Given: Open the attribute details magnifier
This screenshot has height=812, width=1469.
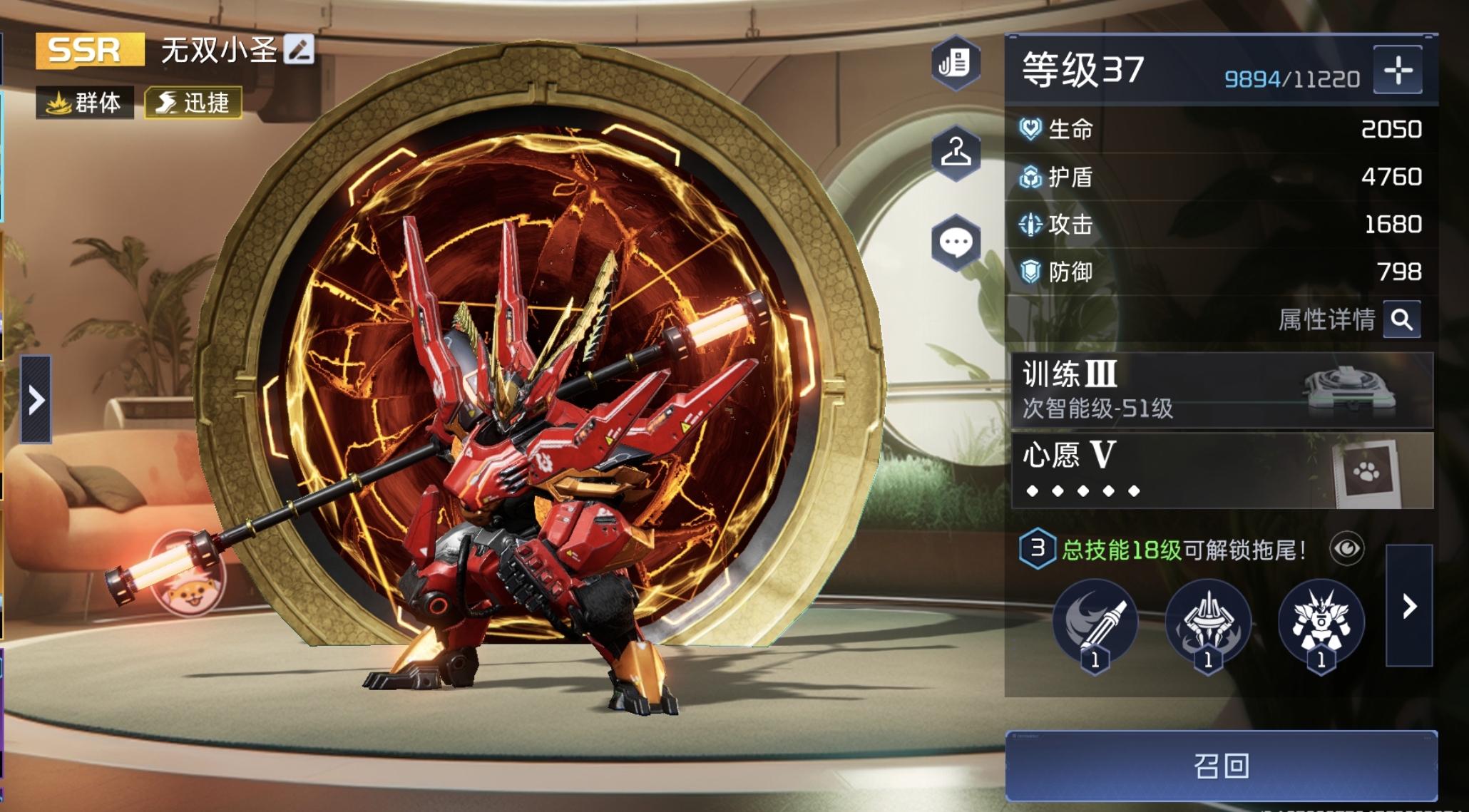Looking at the screenshot, I should [1401, 319].
